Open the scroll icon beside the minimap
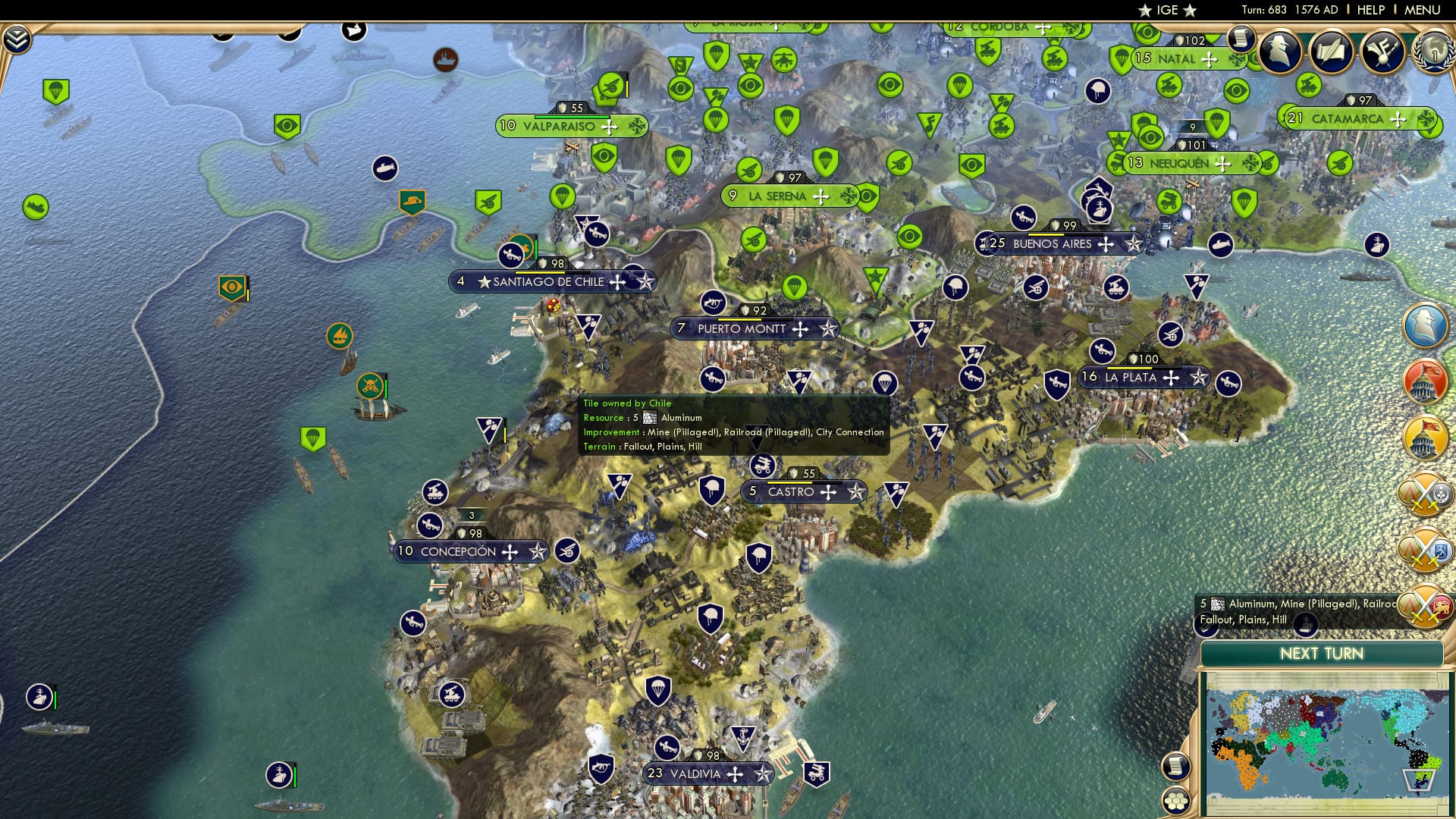Image resolution: width=1456 pixels, height=819 pixels. tap(1175, 766)
